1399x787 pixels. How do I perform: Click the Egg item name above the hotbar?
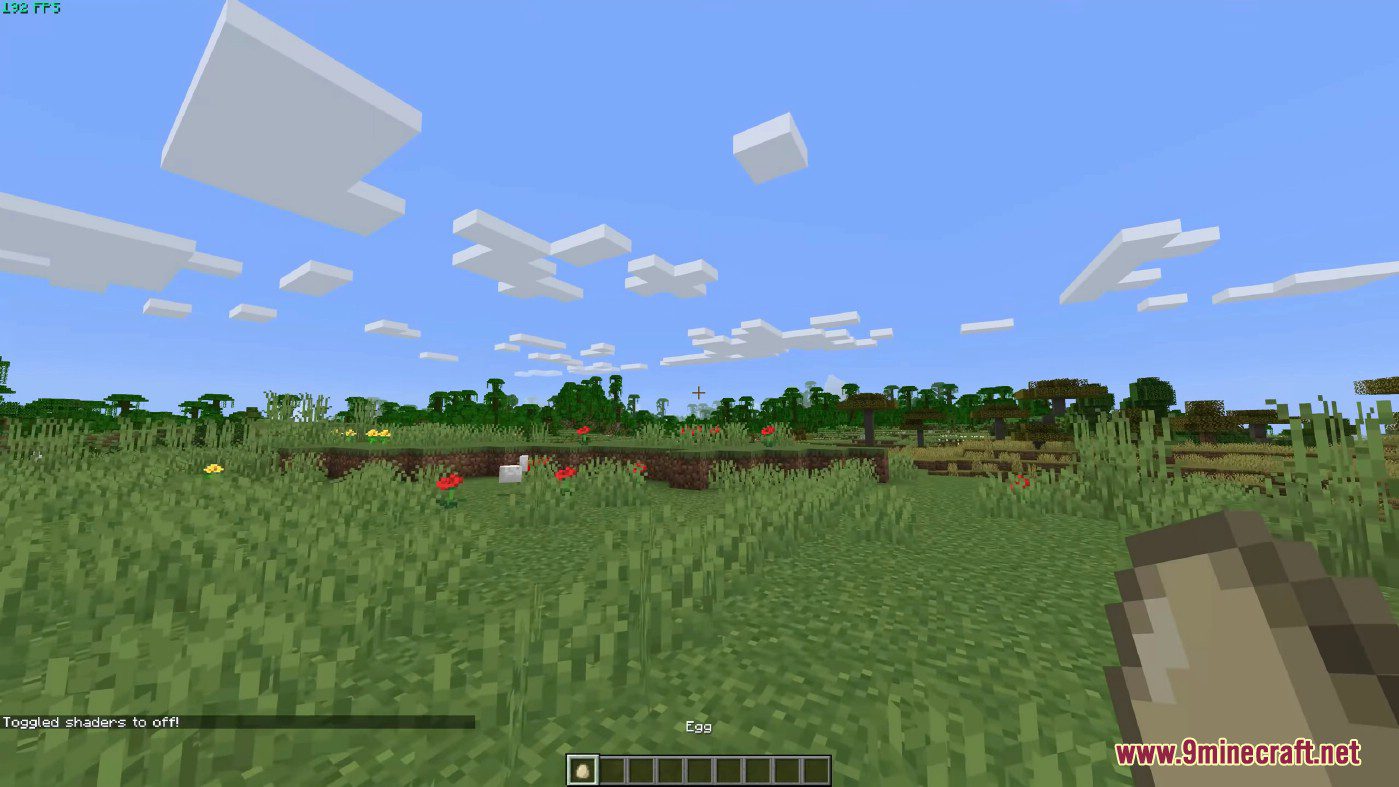698,727
